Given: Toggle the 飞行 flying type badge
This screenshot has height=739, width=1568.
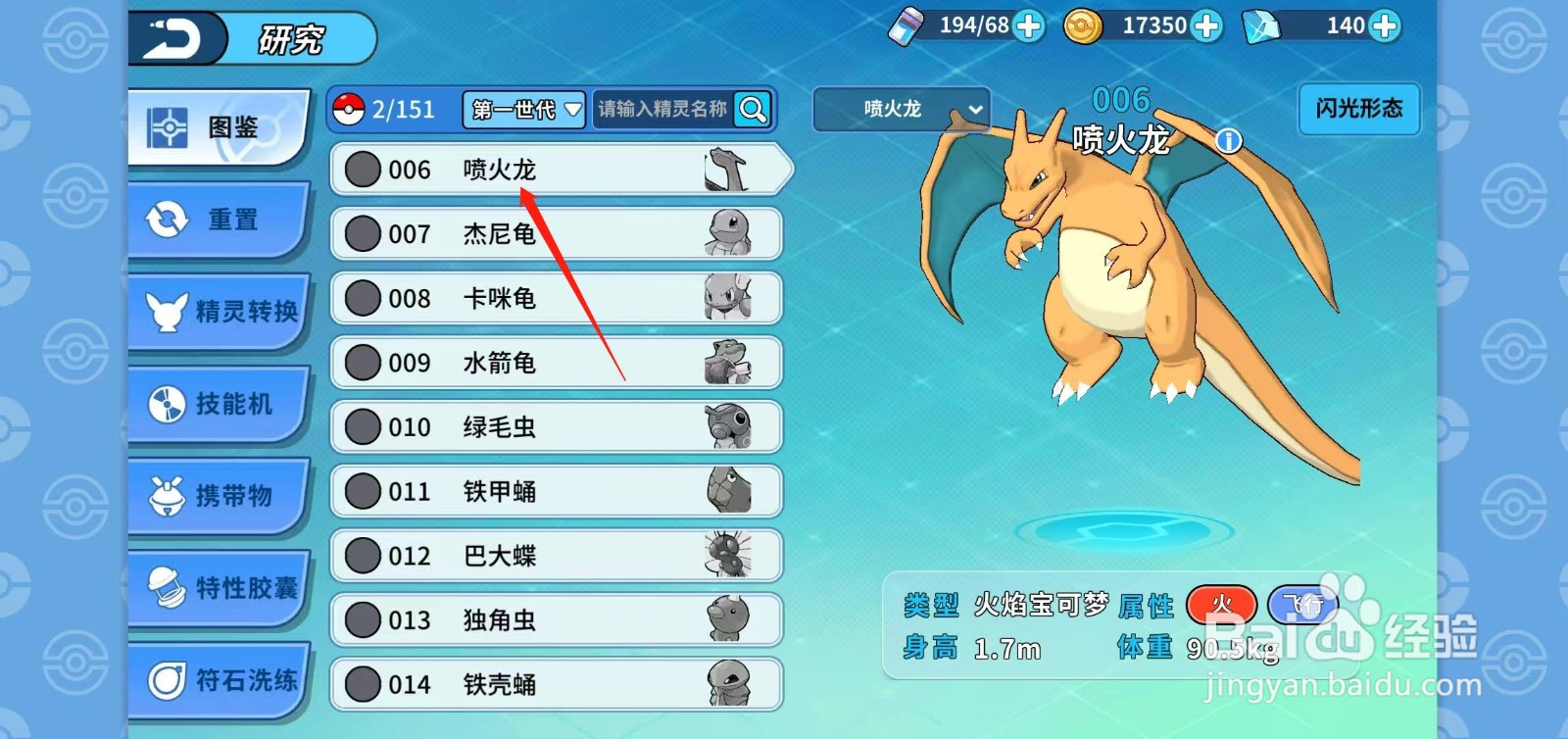Looking at the screenshot, I should point(1303,606).
